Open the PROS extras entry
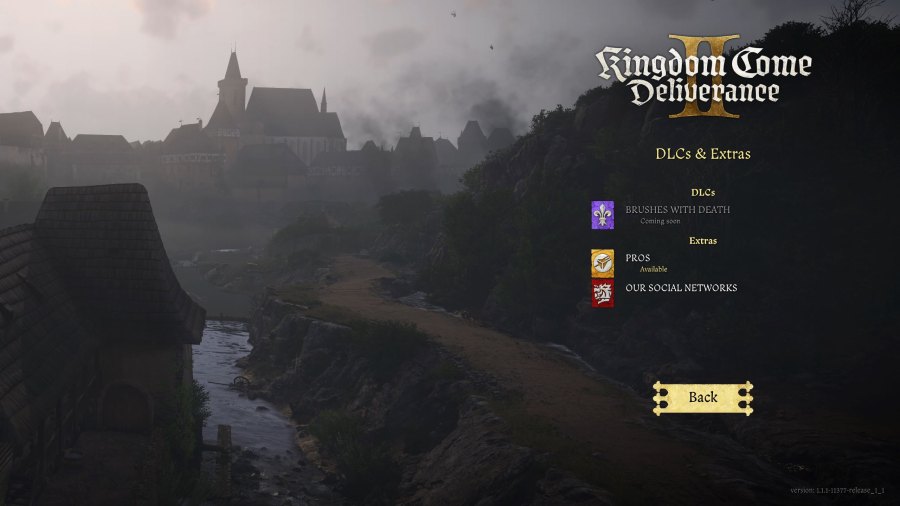The image size is (900, 506). click(x=638, y=258)
